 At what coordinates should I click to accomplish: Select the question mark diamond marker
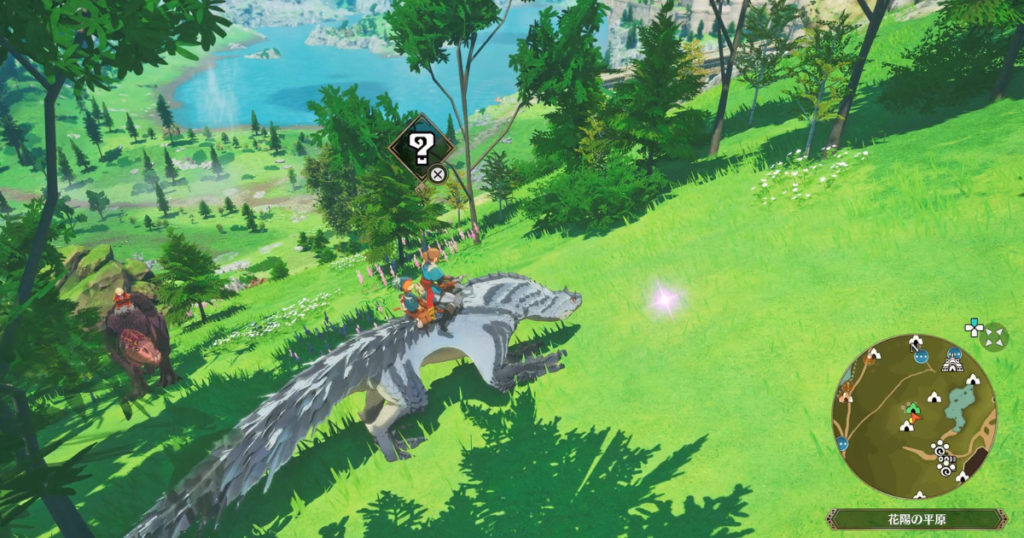421,148
